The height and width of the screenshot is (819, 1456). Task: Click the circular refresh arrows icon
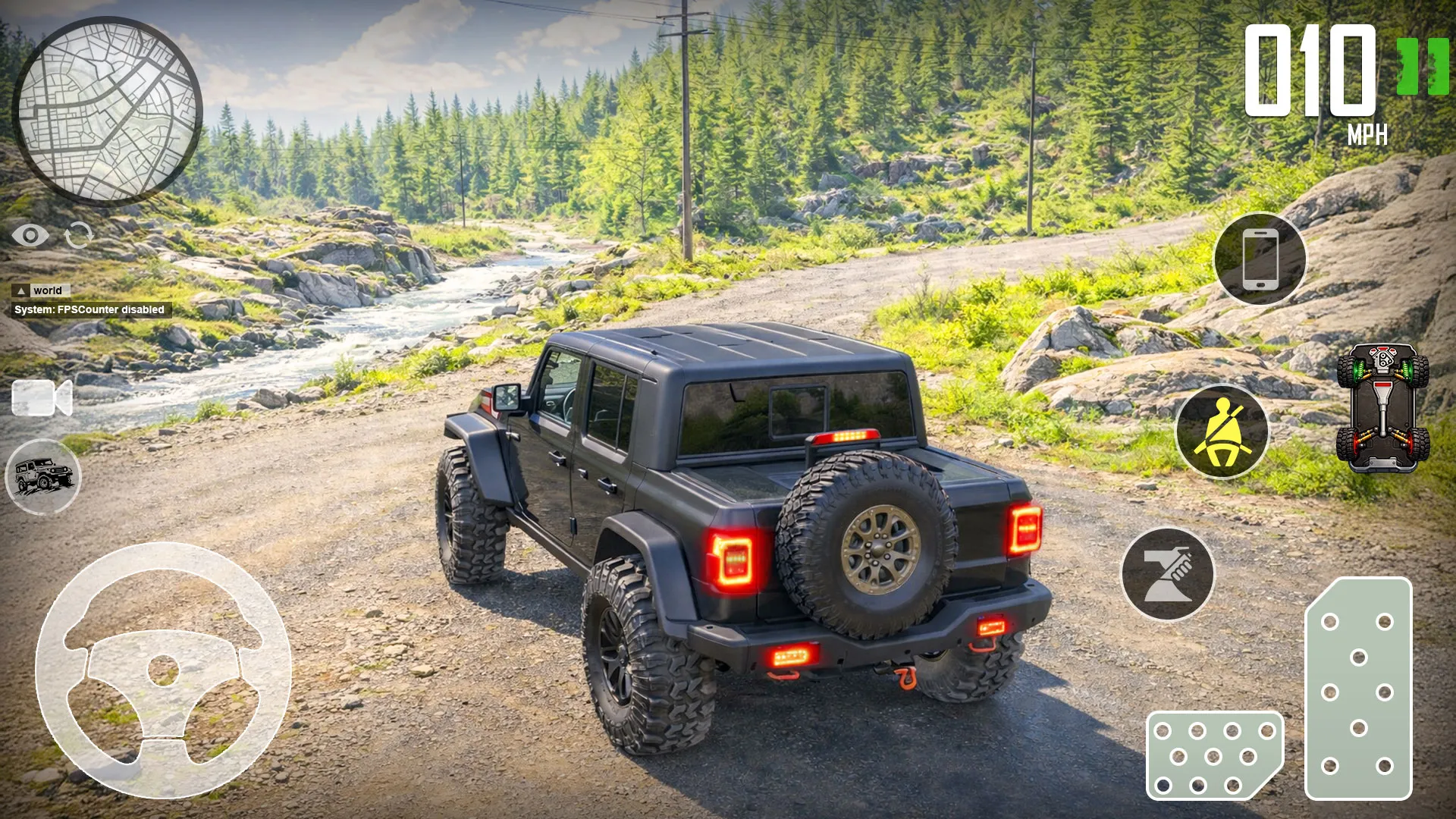coord(79,236)
